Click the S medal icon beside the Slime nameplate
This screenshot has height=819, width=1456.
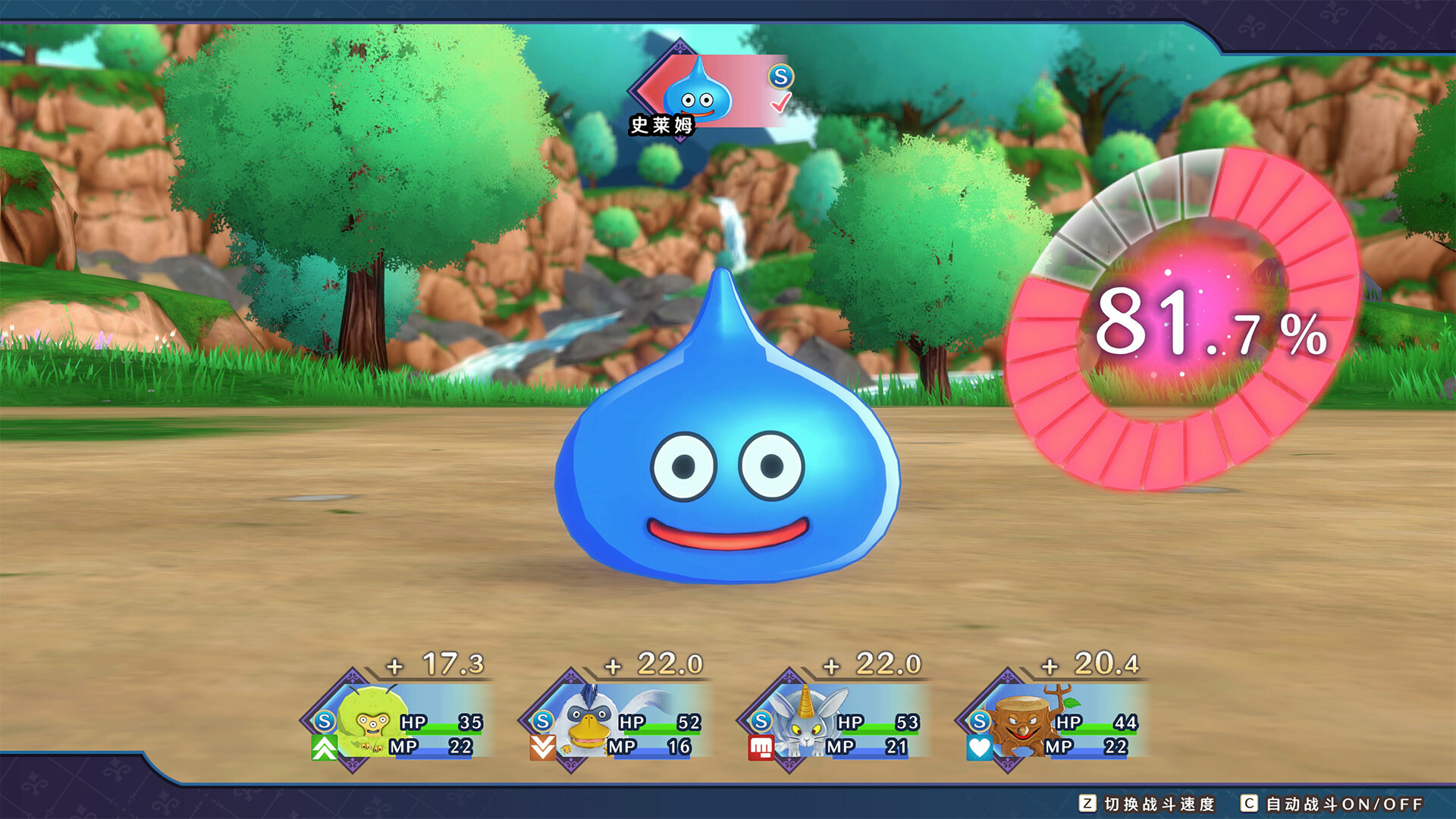pos(782,77)
